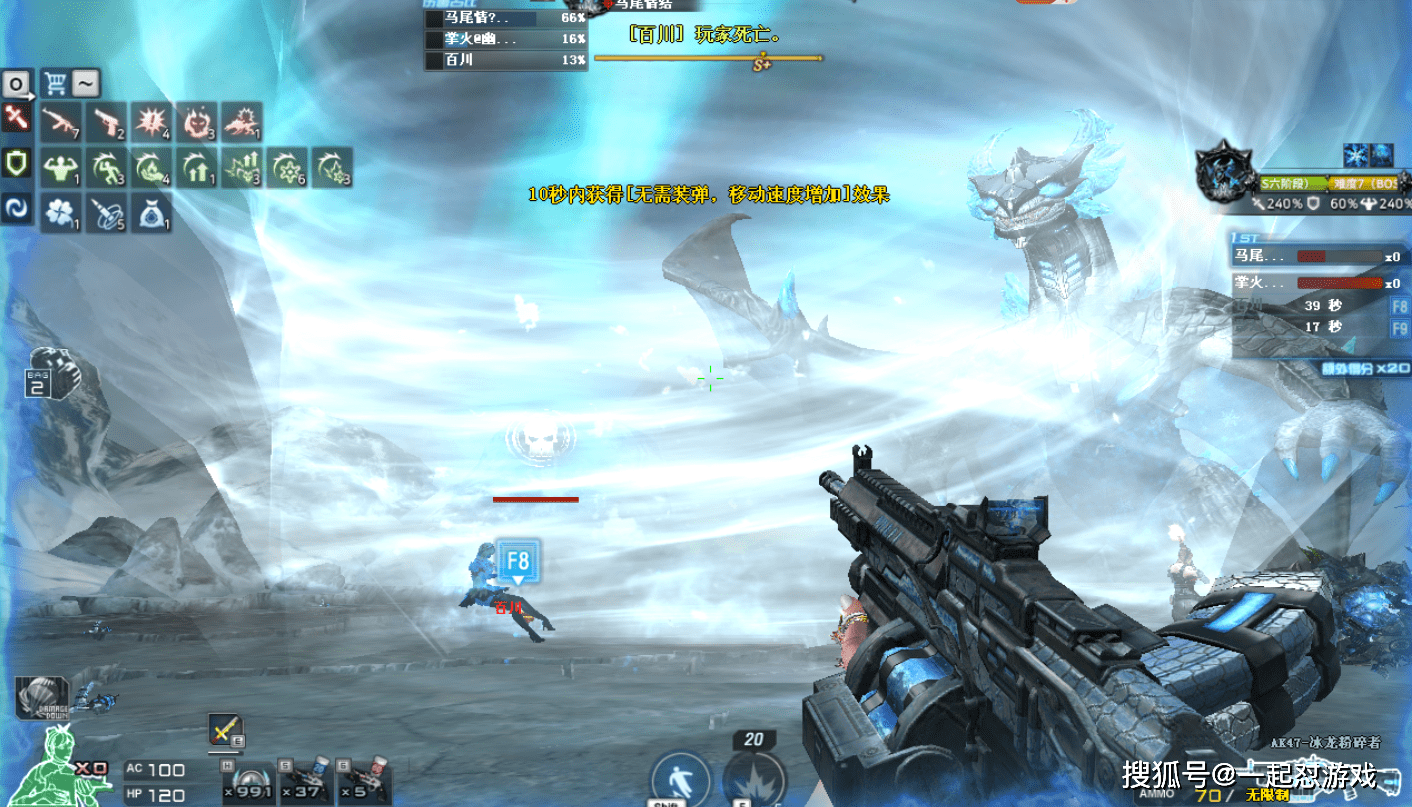The image size is (1412, 807).
Task: Use the red syringe item x5
Action: click(362, 780)
